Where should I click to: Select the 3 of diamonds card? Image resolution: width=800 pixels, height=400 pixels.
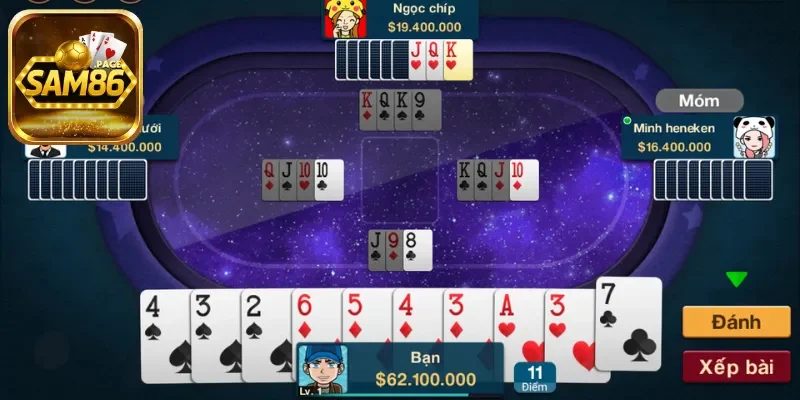tap(466, 318)
